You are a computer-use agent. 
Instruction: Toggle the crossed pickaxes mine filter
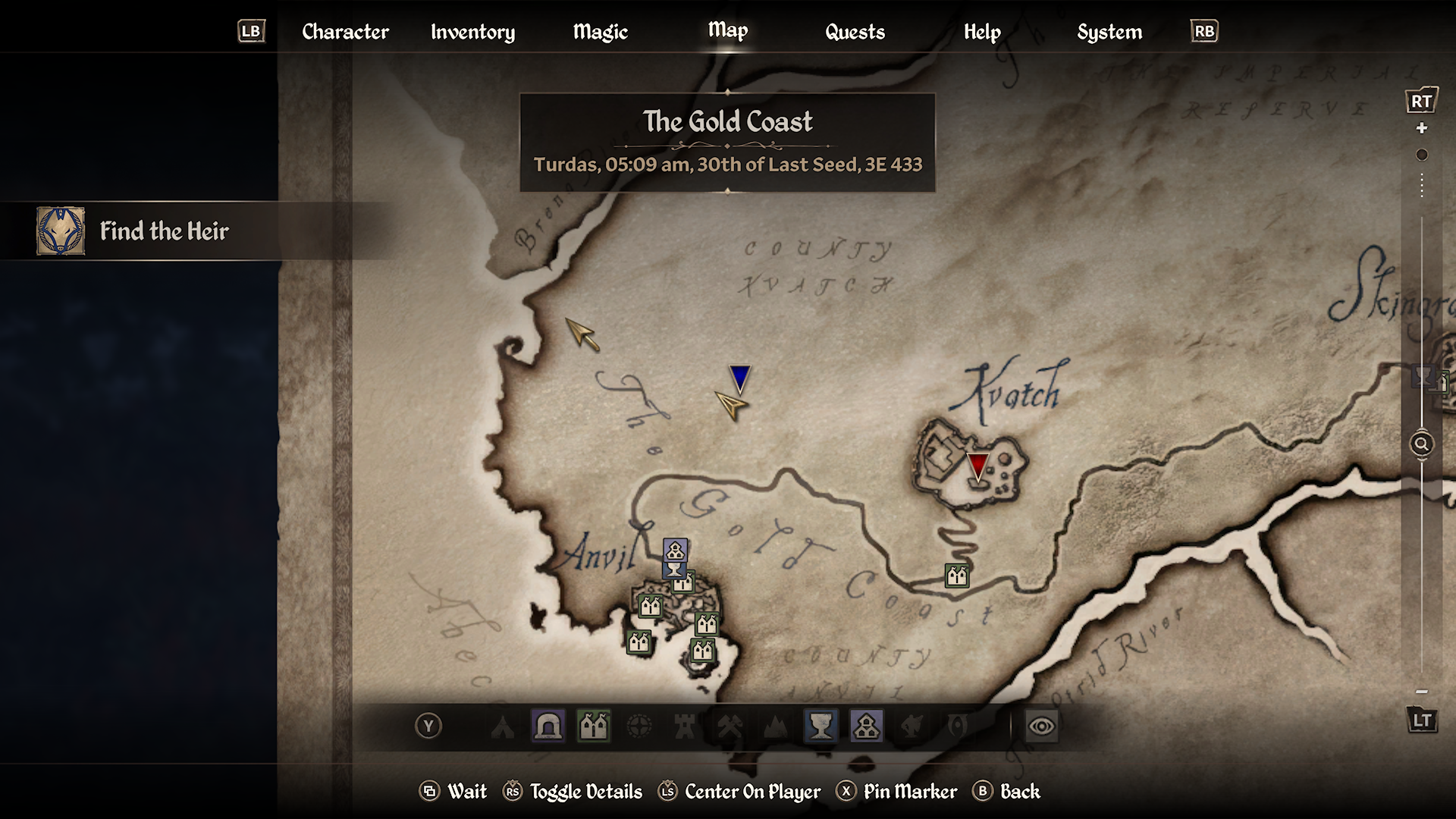point(730,726)
